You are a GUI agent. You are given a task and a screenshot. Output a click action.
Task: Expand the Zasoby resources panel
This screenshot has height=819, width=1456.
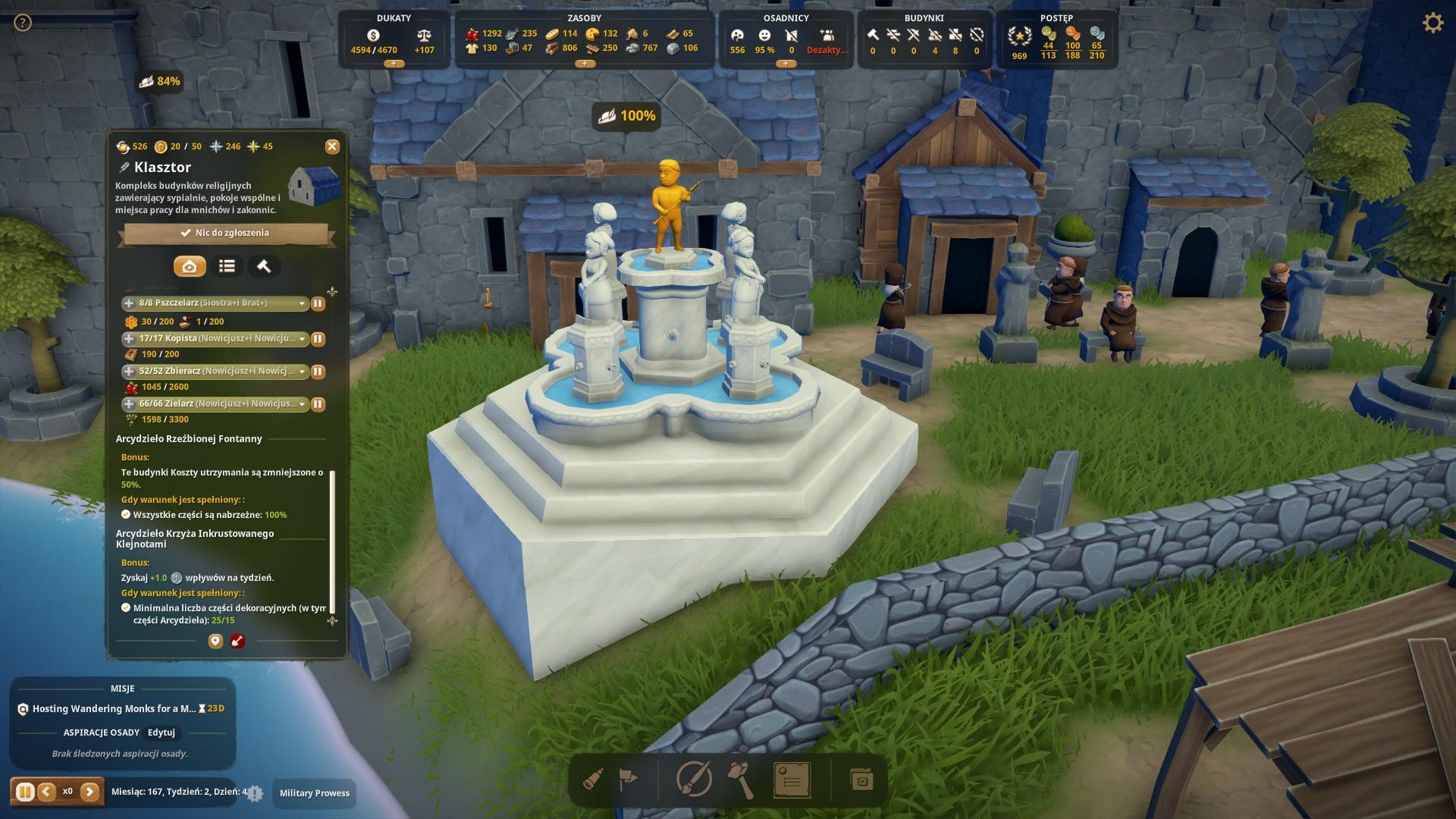(585, 64)
